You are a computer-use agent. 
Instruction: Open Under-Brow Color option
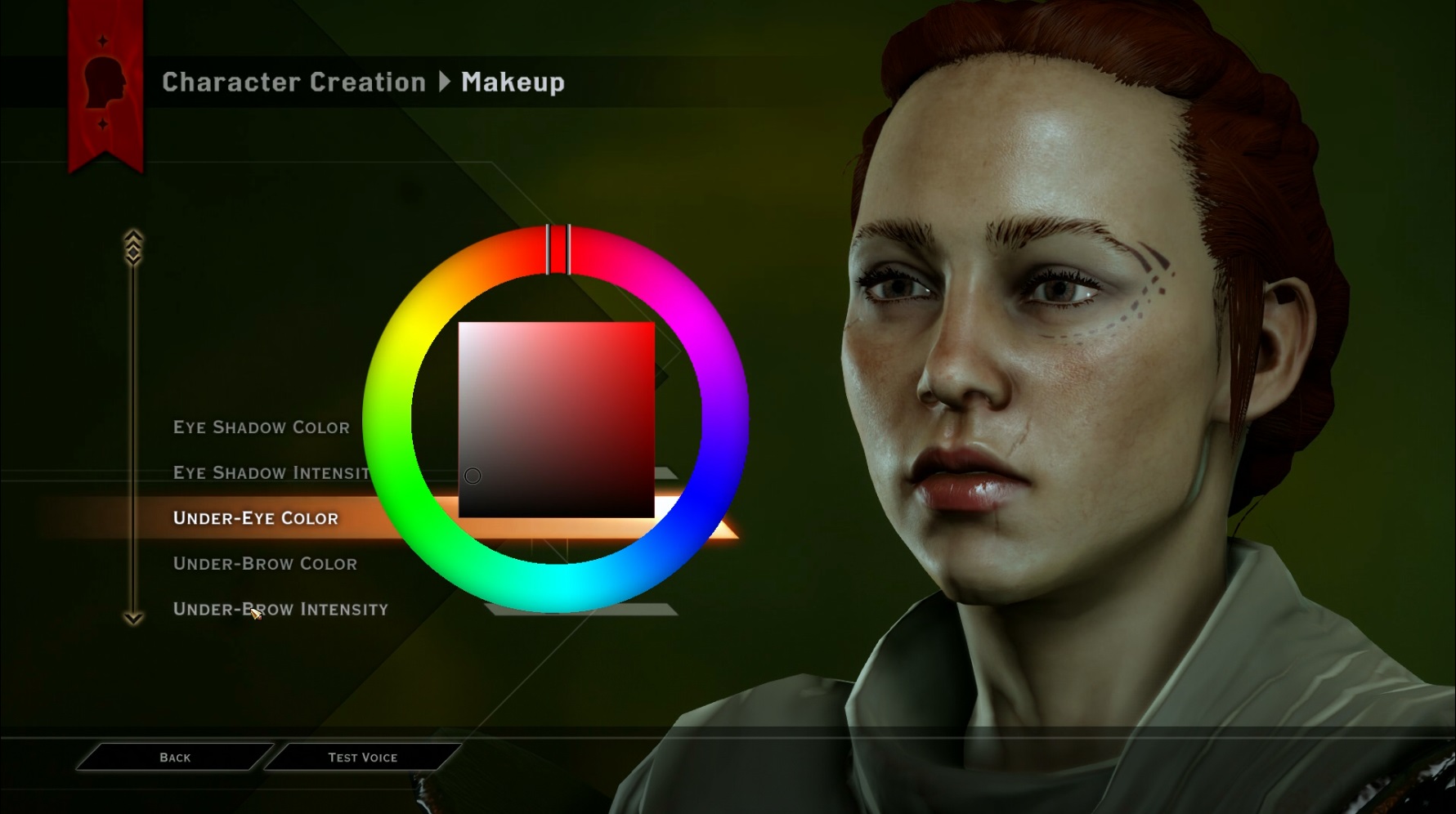pos(265,564)
